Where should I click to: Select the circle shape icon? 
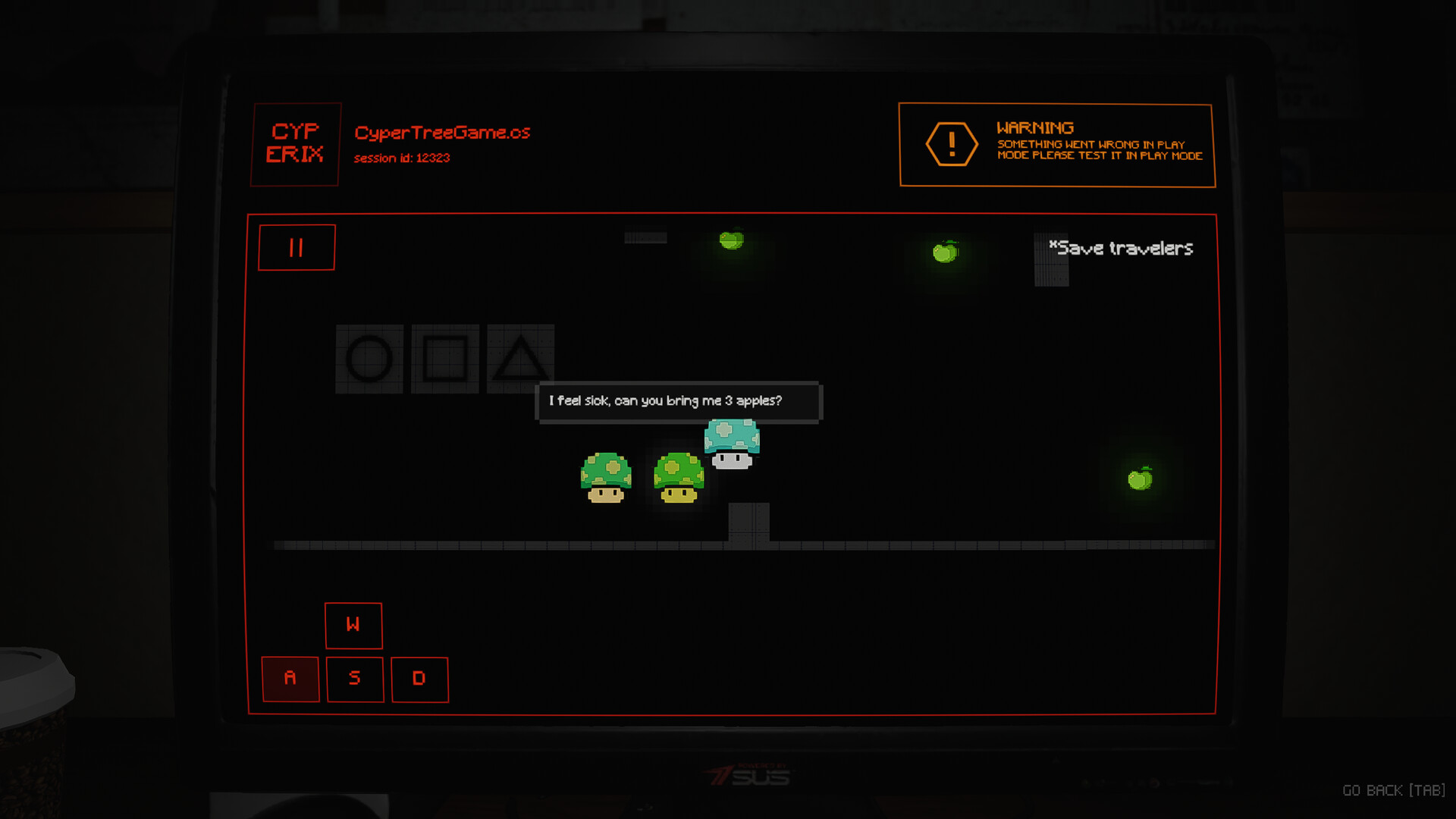point(369,359)
